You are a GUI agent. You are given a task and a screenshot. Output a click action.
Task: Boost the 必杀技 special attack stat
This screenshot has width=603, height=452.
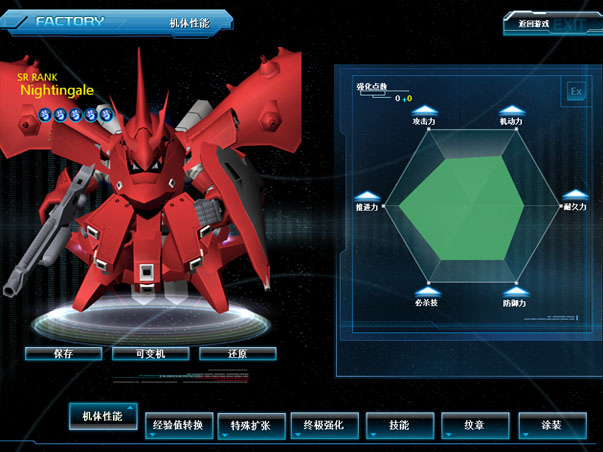(x=426, y=291)
